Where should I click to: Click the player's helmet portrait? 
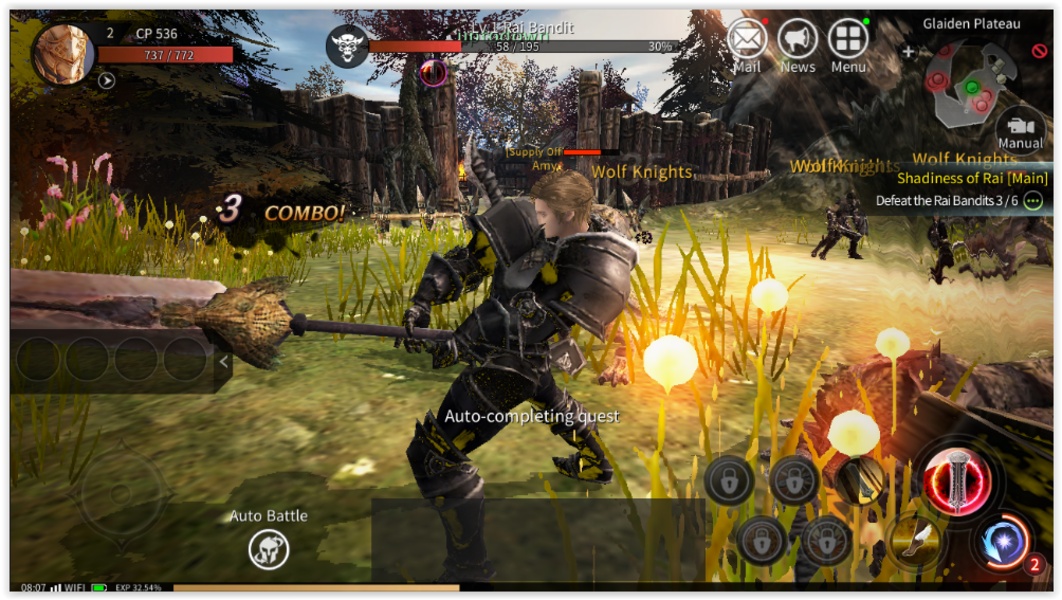point(64,53)
